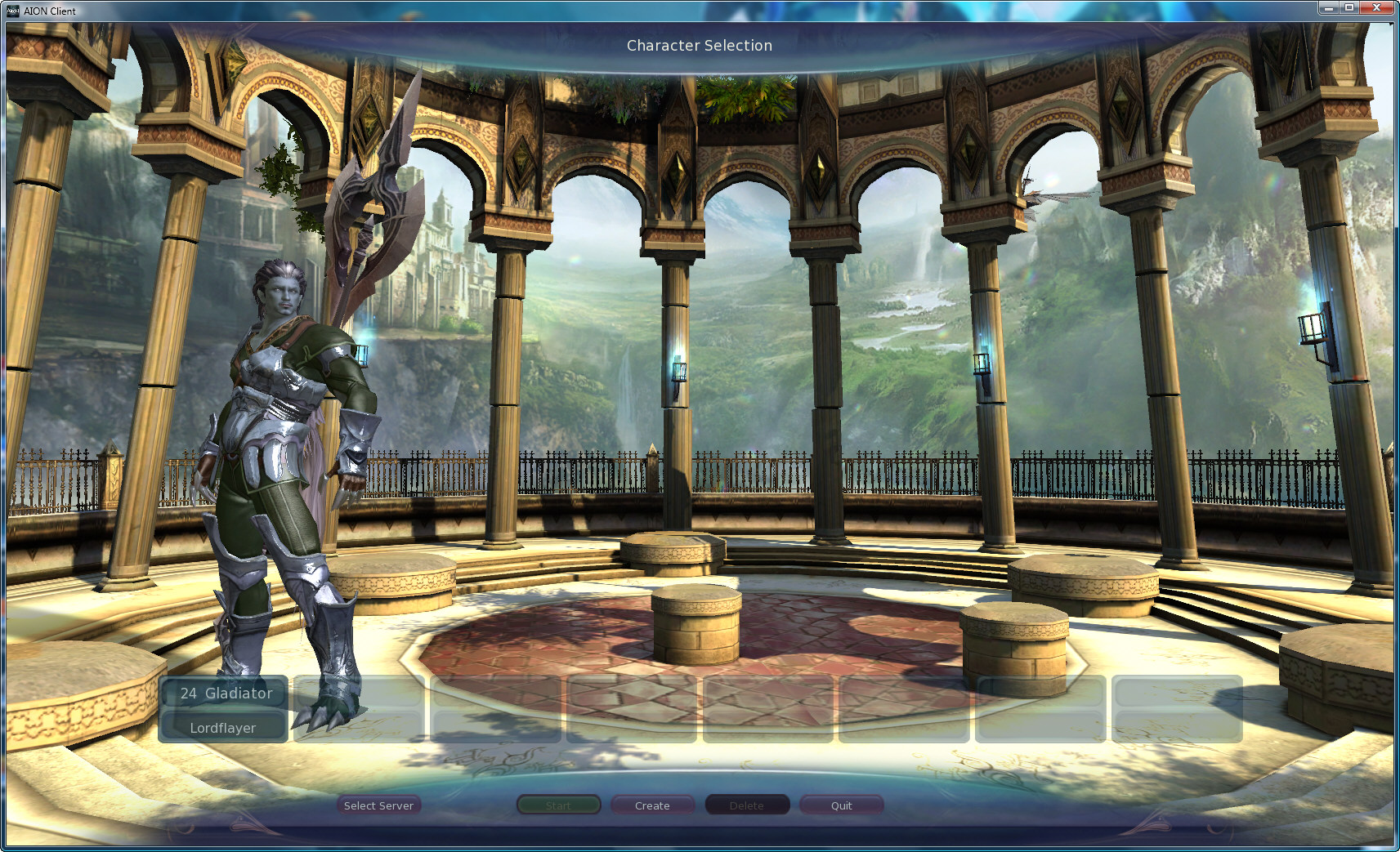
Task: Start the game with the selected character
Action: [x=559, y=805]
